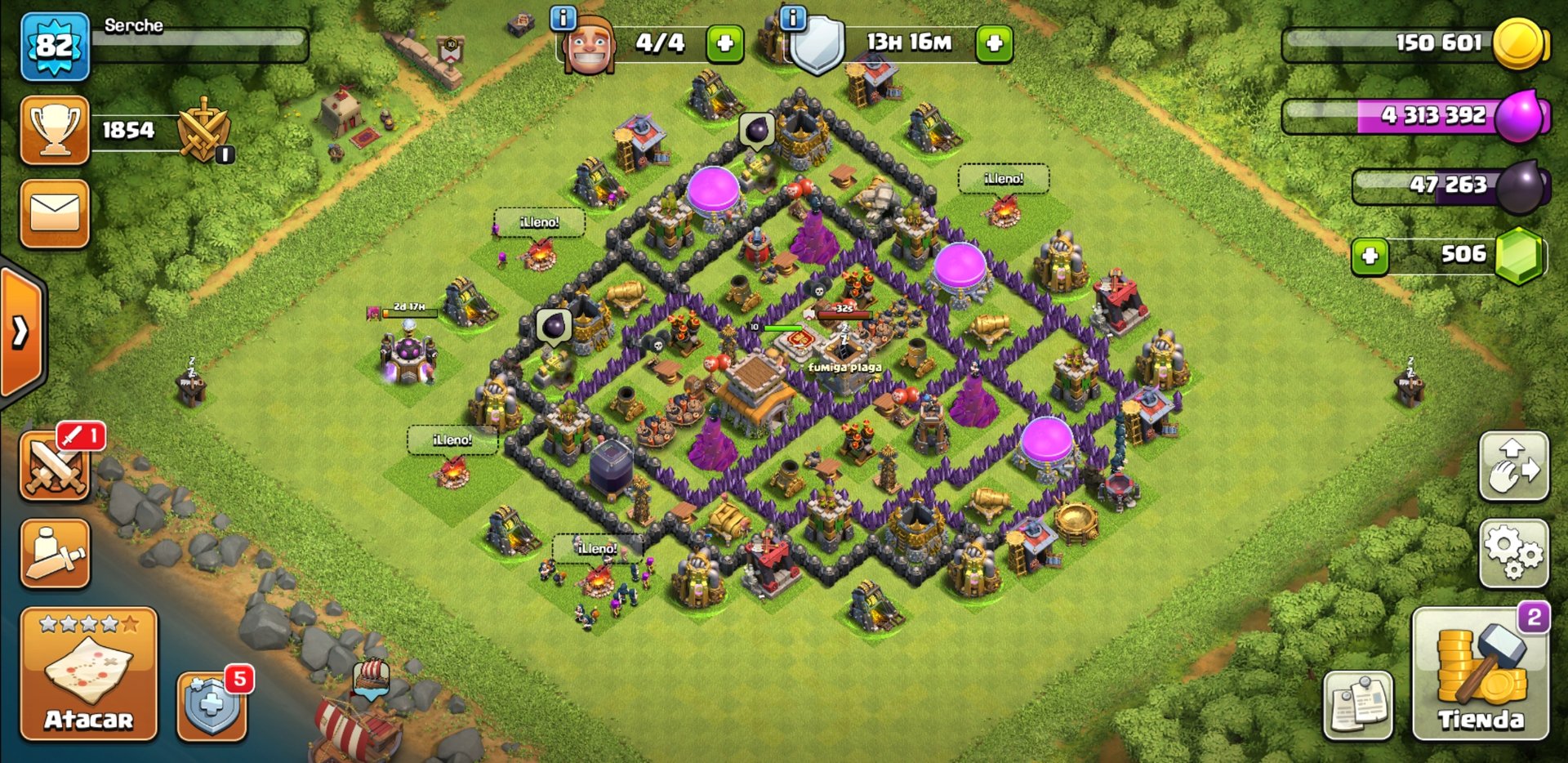
Task: Buy gems with the green plus button
Action: pos(1370,257)
